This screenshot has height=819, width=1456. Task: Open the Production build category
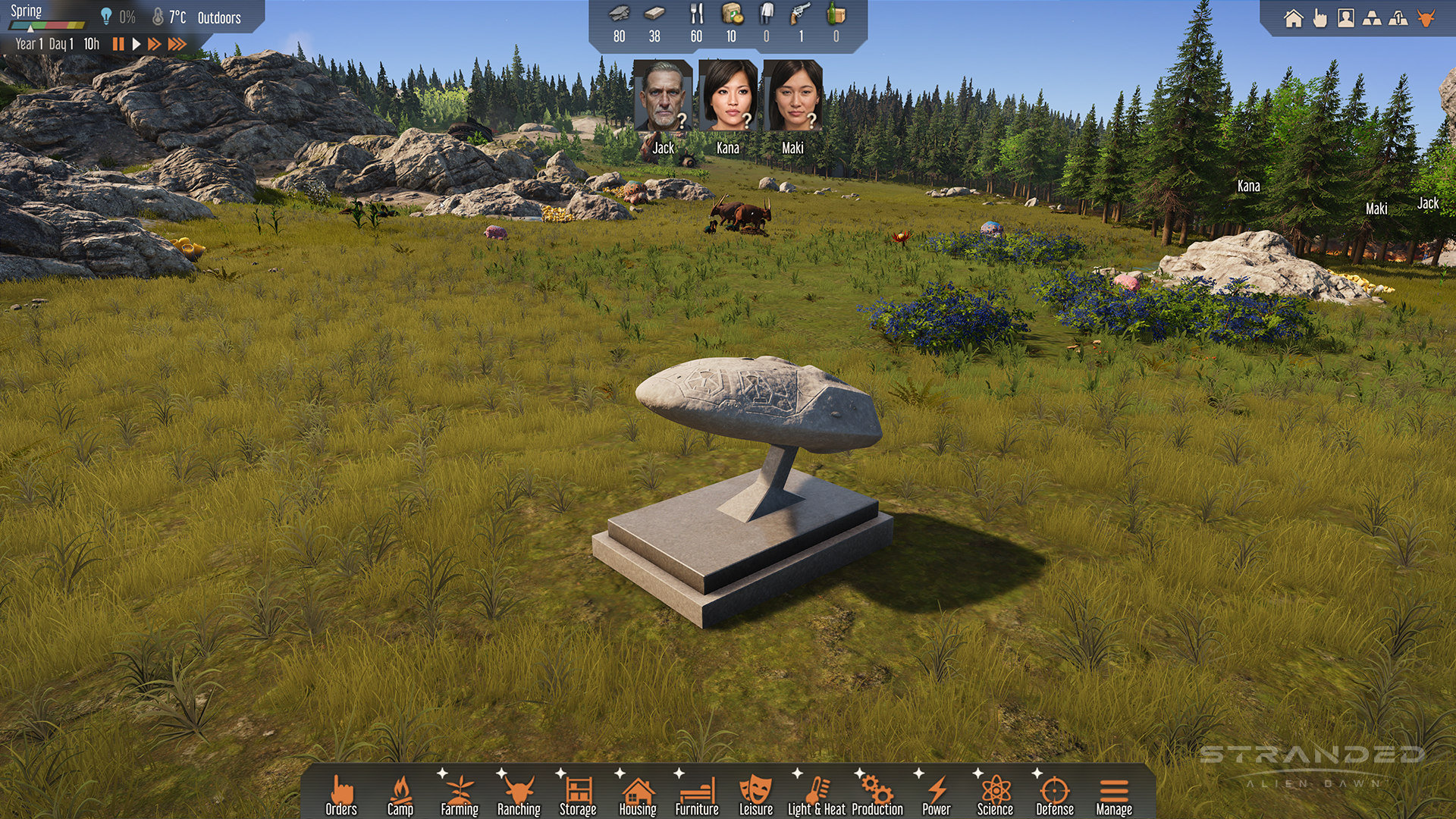coord(877,795)
